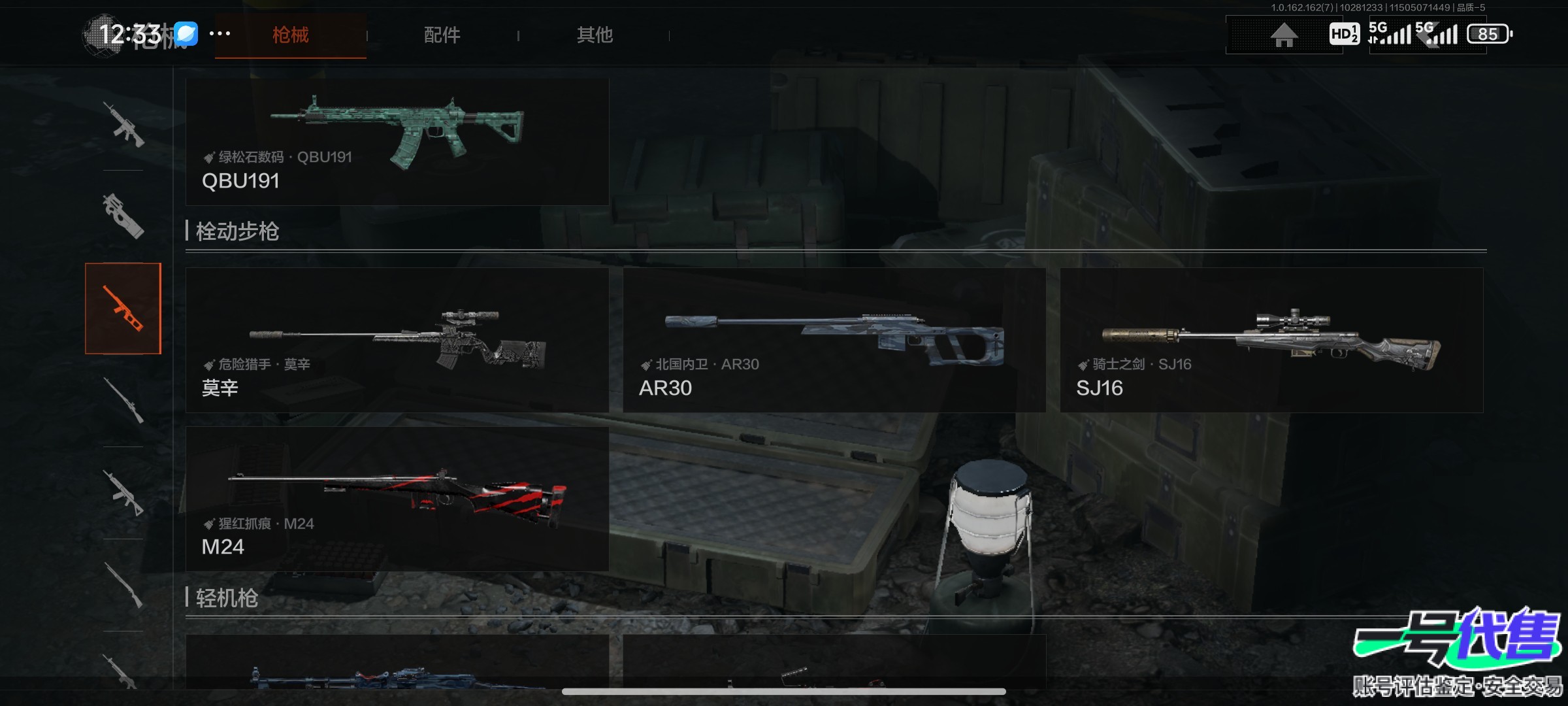1568x706 pixels.
Task: Select the 莫辛 rifle card
Action: click(x=397, y=340)
